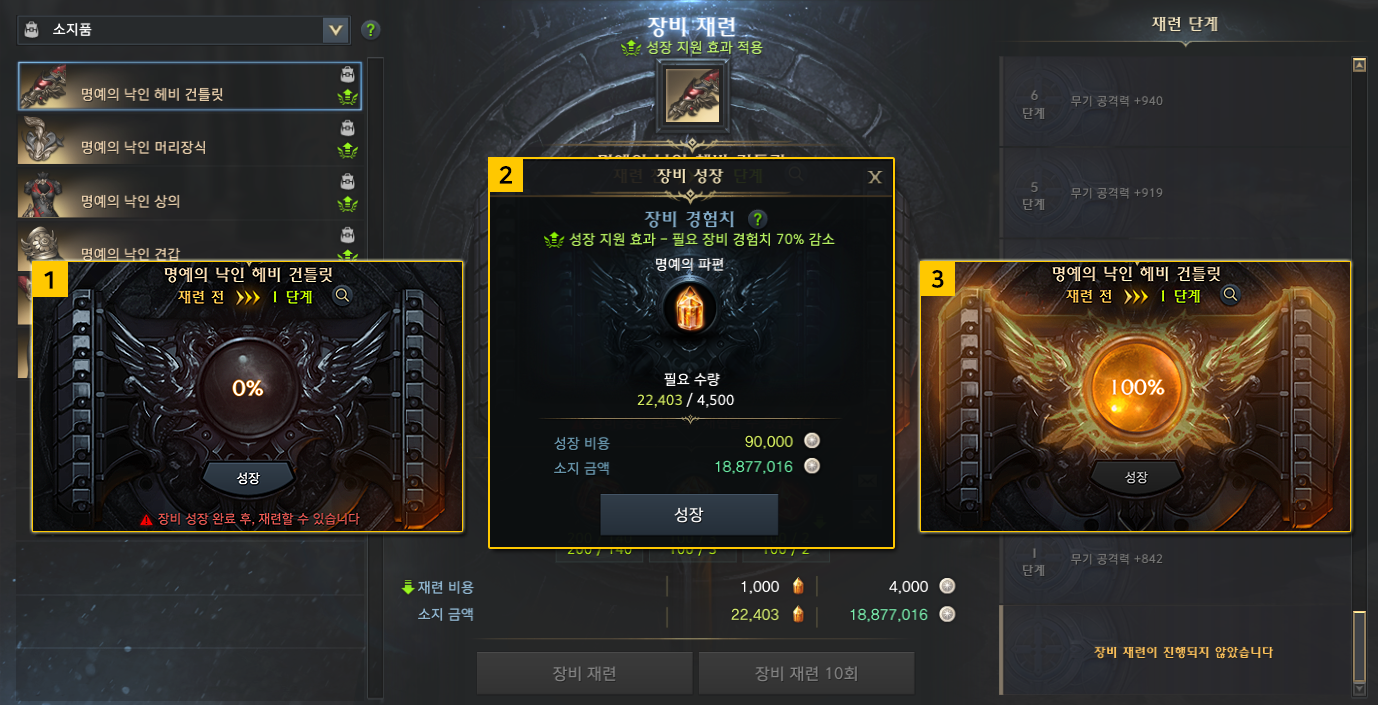
Task: Click the green help icon beside 소지품 dropdown
Action: 371,30
